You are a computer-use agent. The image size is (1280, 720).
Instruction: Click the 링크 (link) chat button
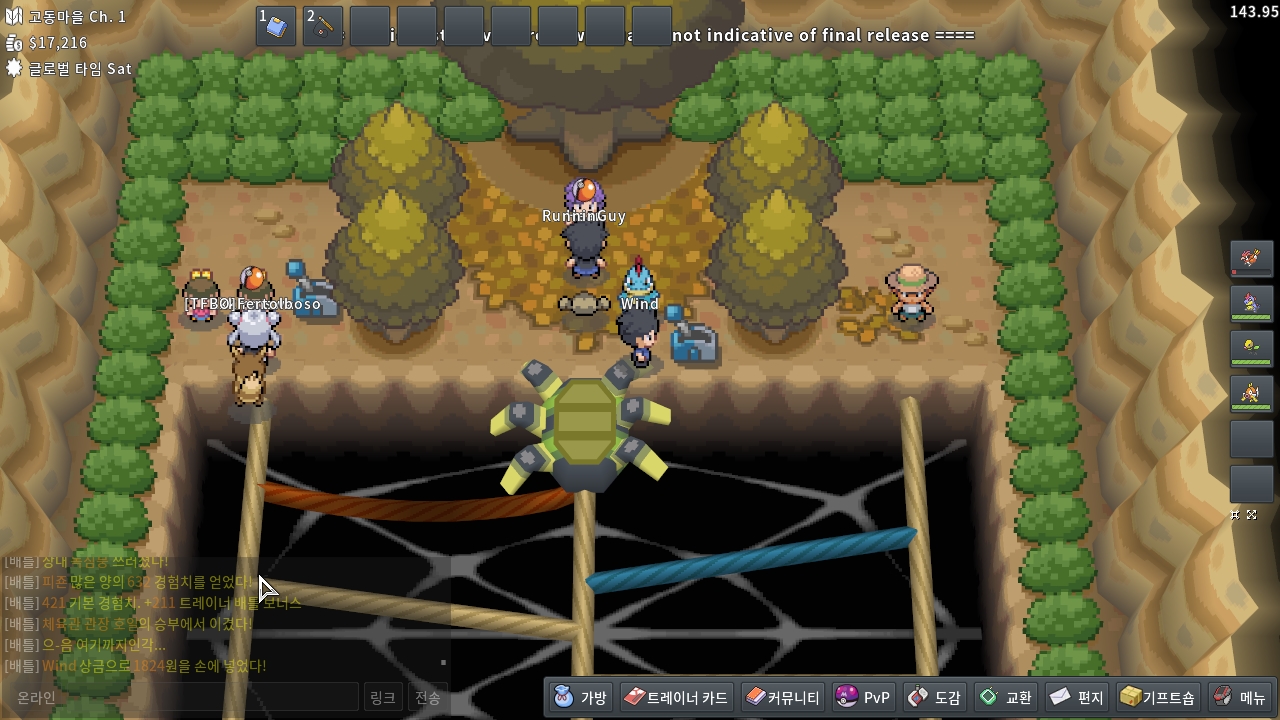pyautogui.click(x=382, y=697)
